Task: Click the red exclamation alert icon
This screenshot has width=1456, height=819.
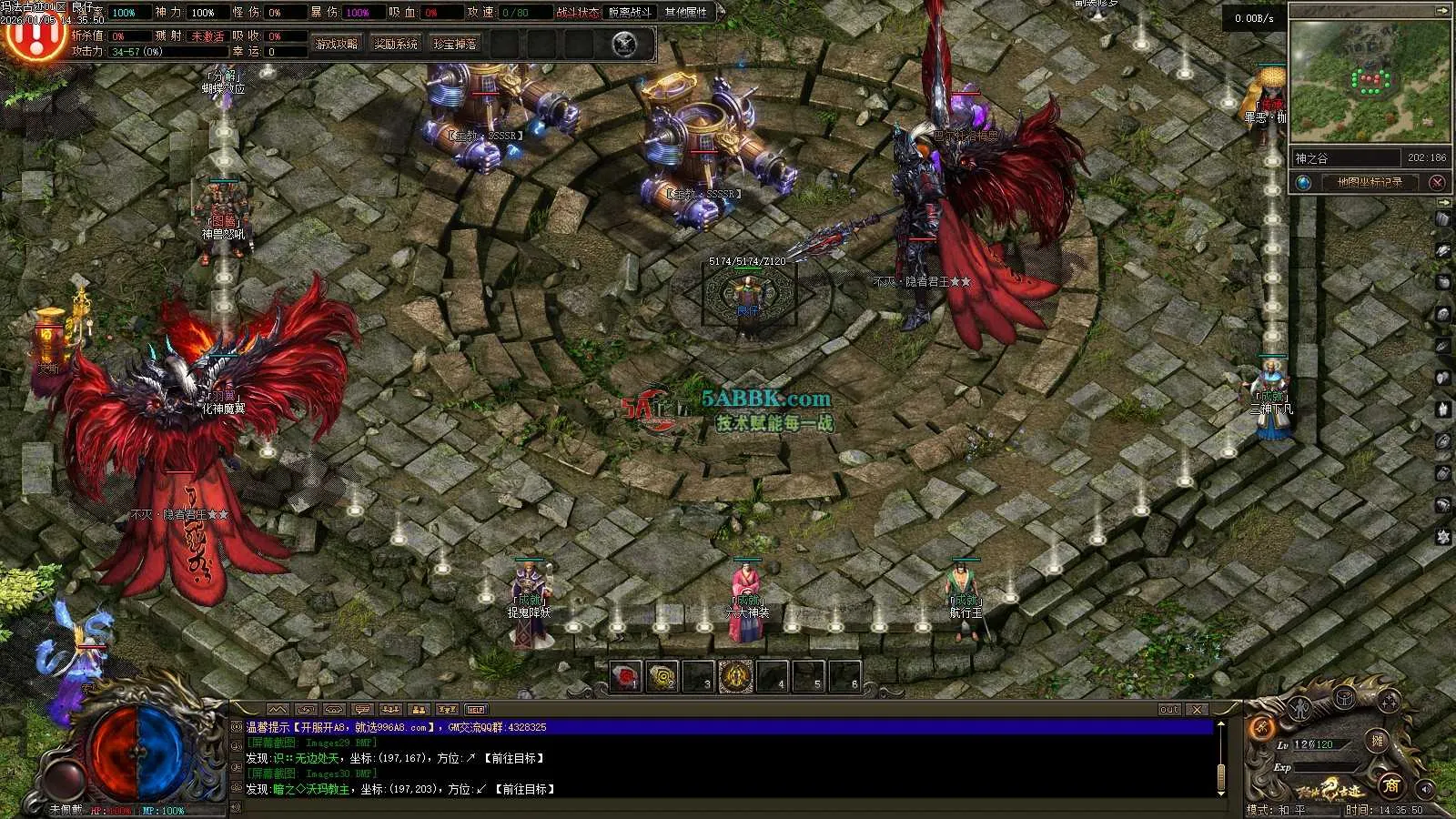Action: (35, 35)
